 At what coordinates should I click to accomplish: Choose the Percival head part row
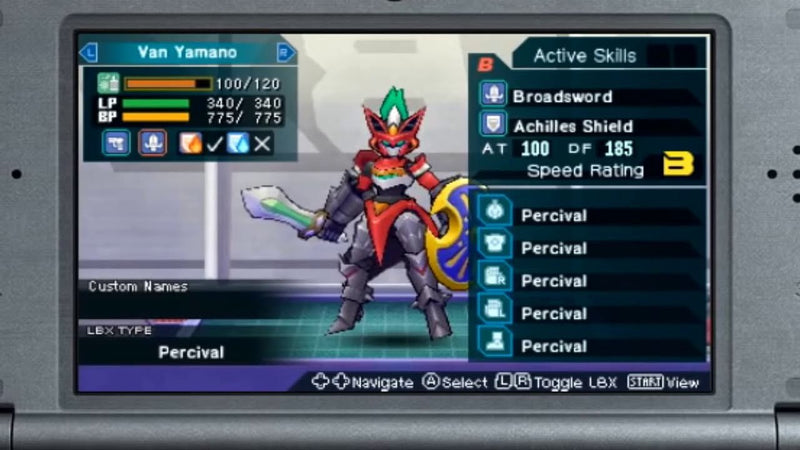tap(554, 215)
